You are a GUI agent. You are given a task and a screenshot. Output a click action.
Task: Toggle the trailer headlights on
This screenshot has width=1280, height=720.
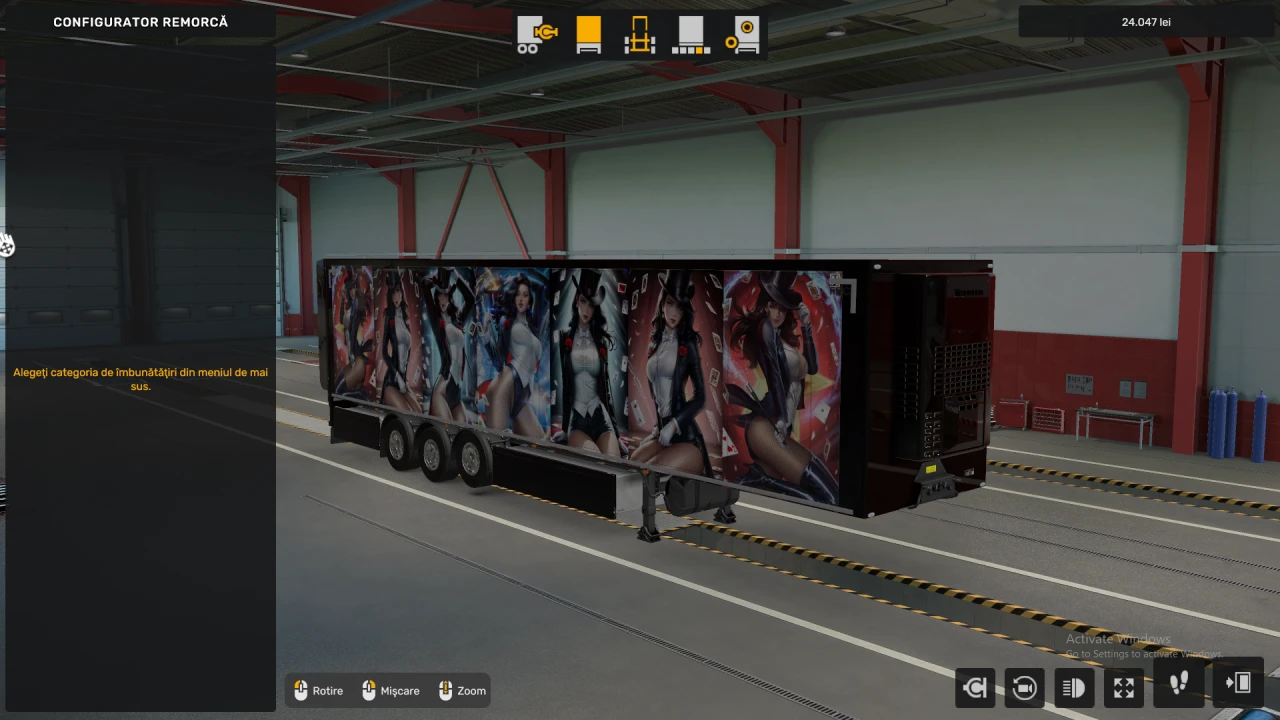pyautogui.click(x=1072, y=687)
